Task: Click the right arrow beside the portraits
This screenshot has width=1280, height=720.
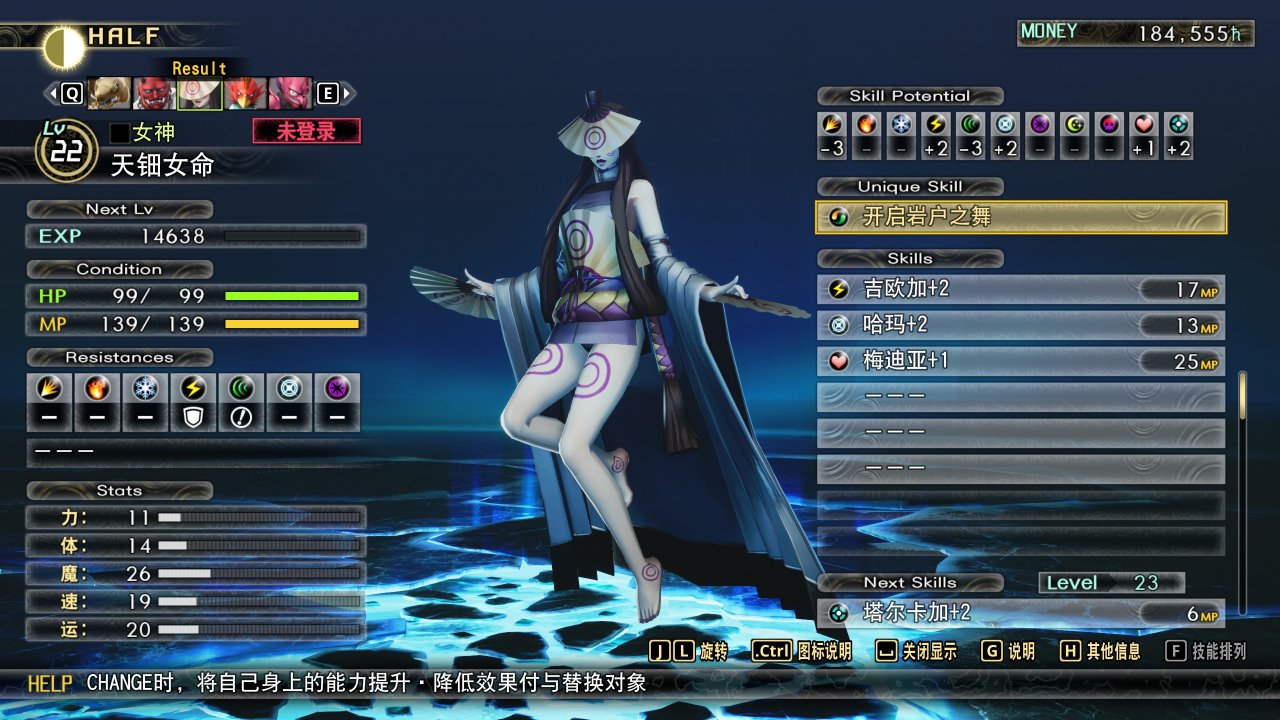Action: pyautogui.click(x=348, y=94)
